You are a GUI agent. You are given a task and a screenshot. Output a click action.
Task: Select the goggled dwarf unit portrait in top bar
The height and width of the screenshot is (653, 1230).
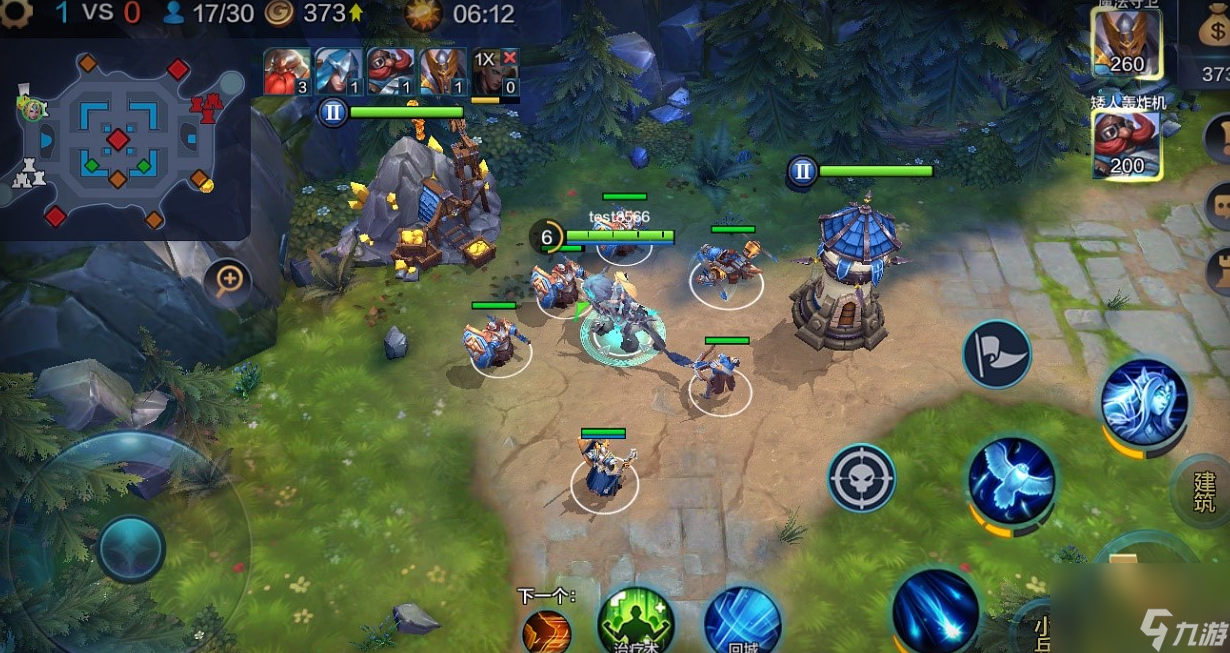[x=390, y=72]
